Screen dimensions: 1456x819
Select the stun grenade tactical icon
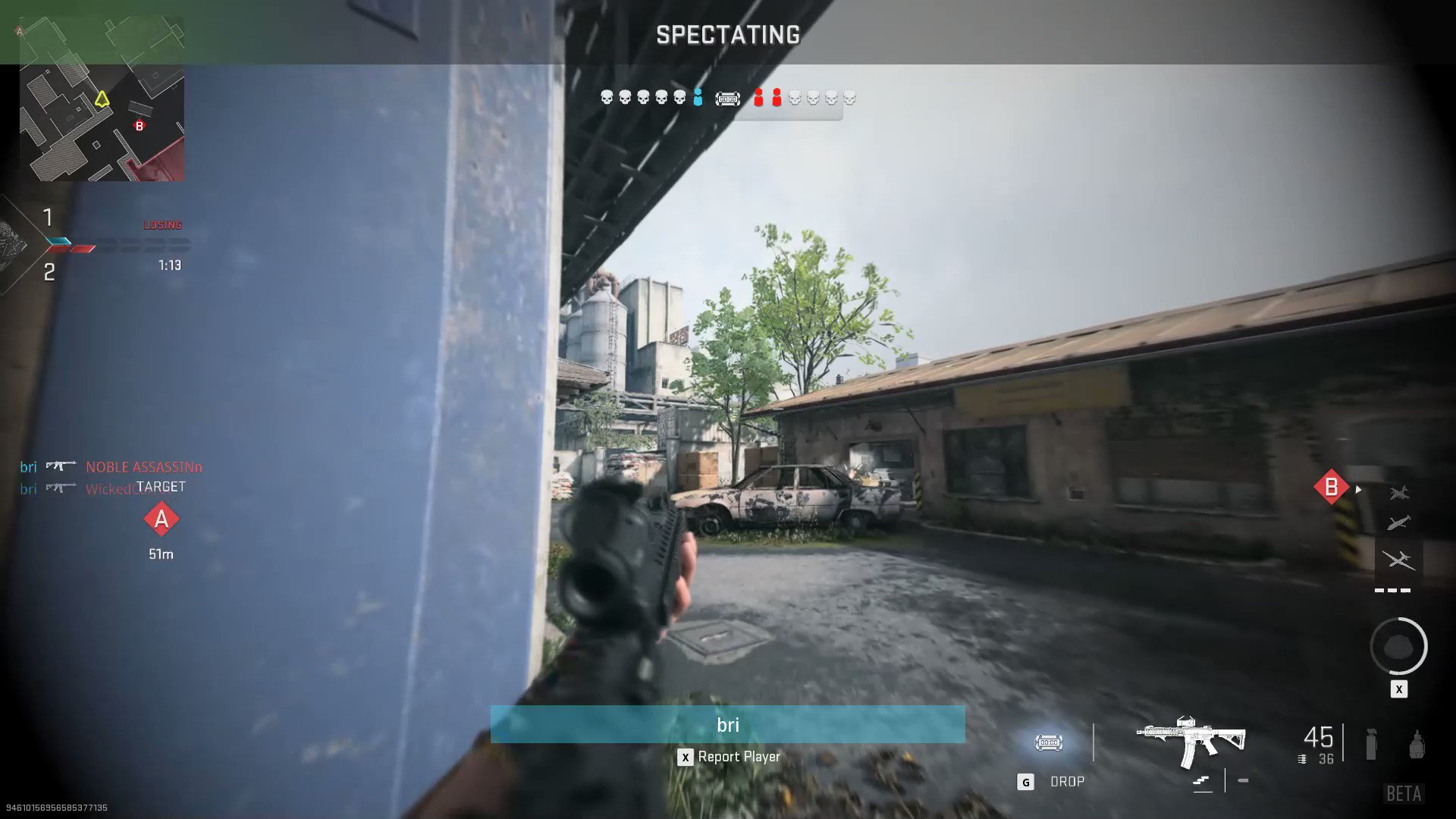pos(1371,746)
